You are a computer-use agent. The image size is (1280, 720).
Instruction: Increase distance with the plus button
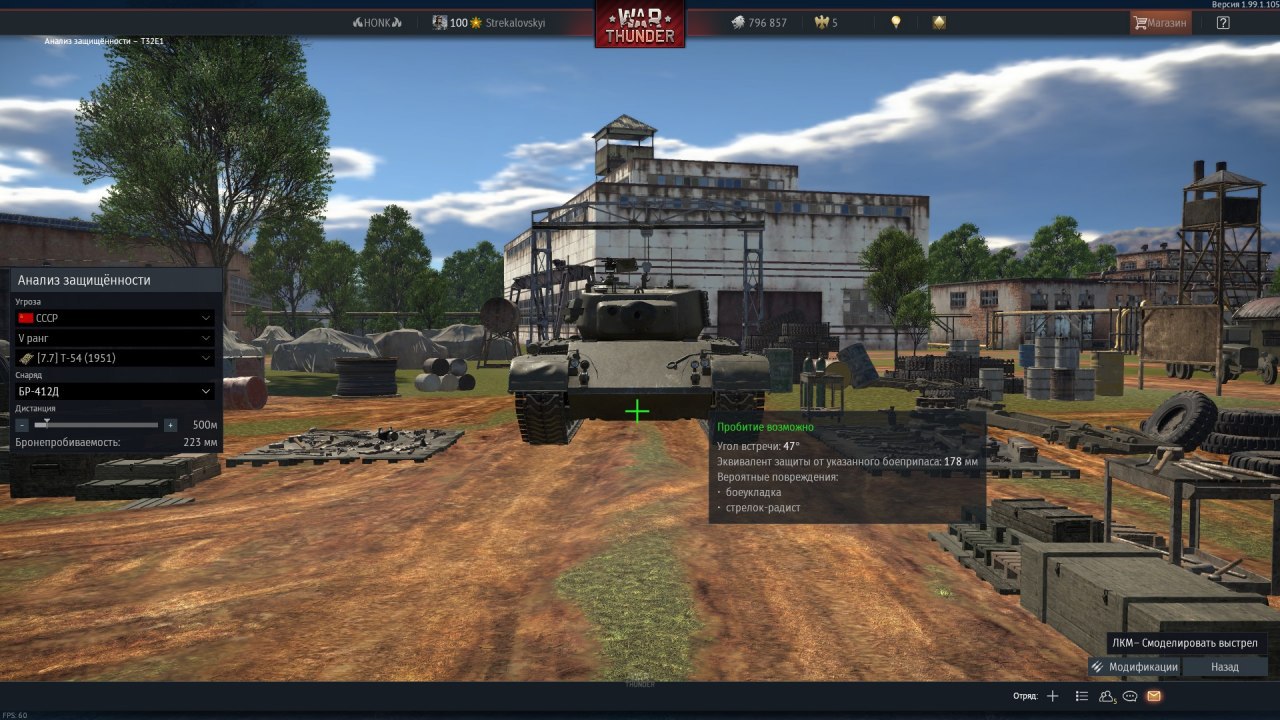click(171, 425)
